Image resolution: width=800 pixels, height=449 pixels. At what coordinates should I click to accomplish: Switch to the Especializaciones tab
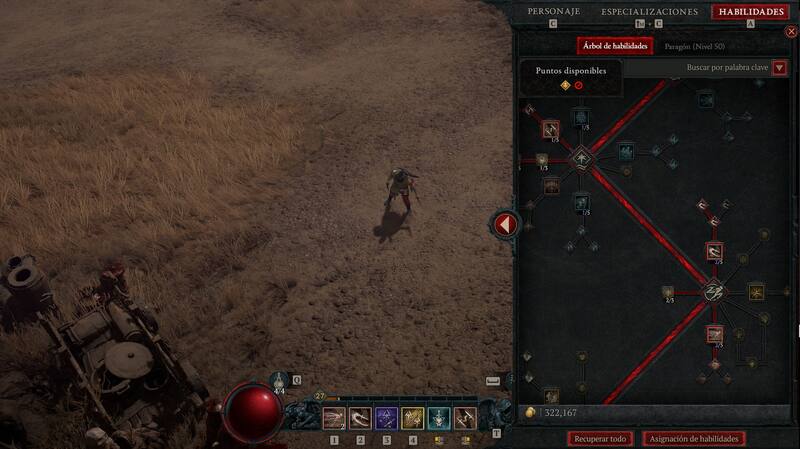(649, 12)
